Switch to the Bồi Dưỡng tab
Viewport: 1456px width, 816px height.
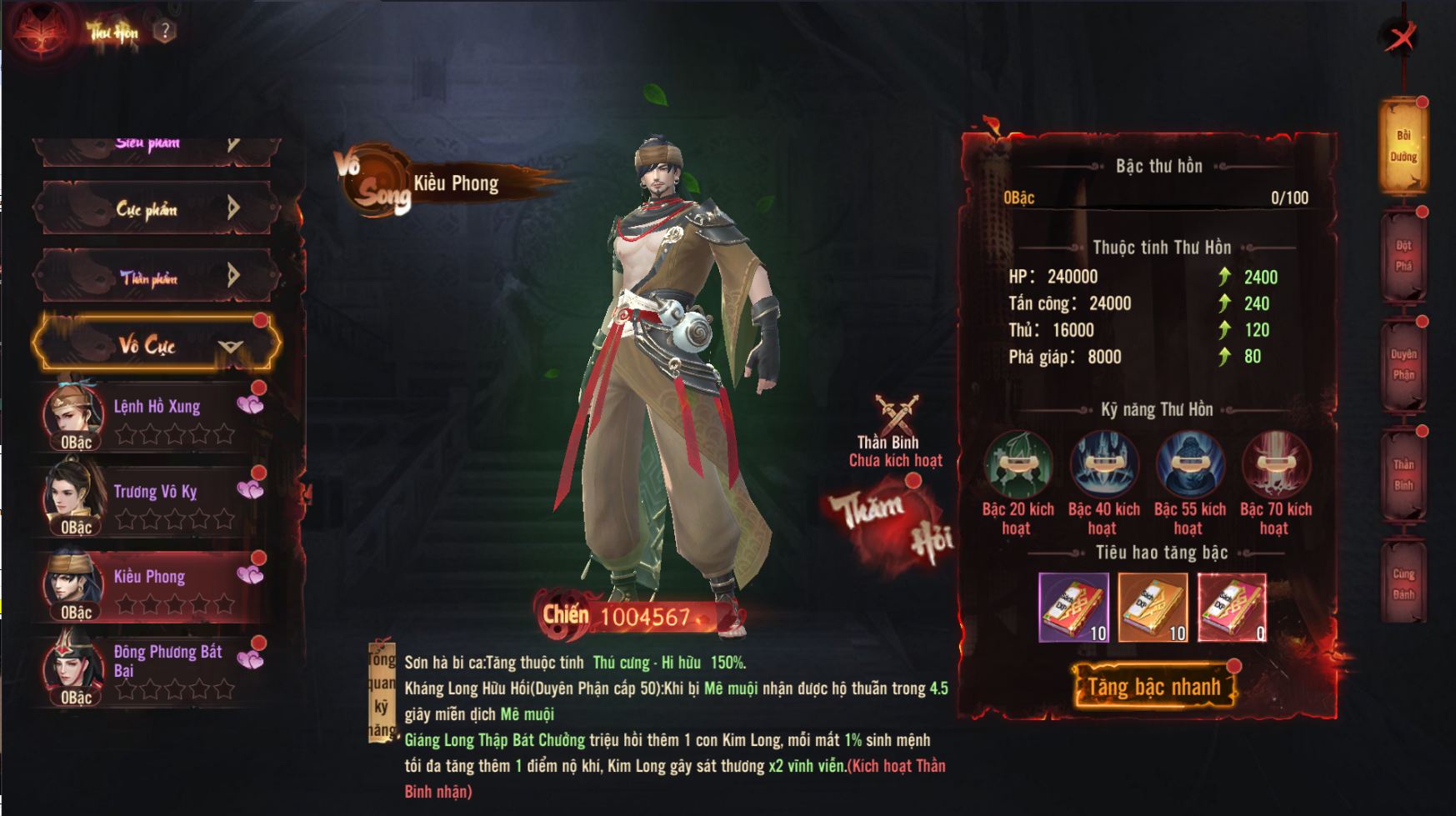1403,146
